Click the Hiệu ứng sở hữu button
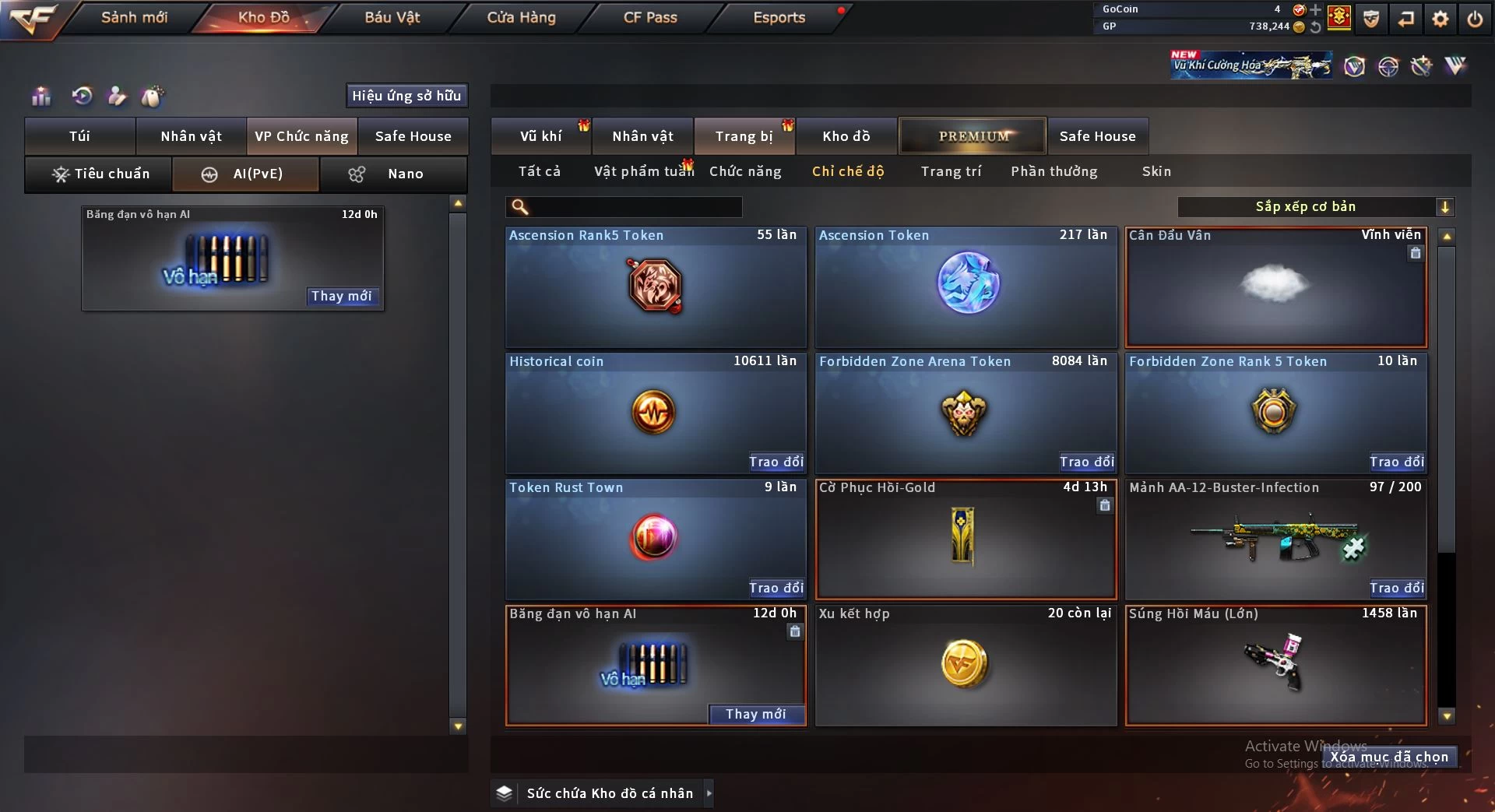This screenshot has height=812, width=1495. pyautogui.click(x=406, y=96)
